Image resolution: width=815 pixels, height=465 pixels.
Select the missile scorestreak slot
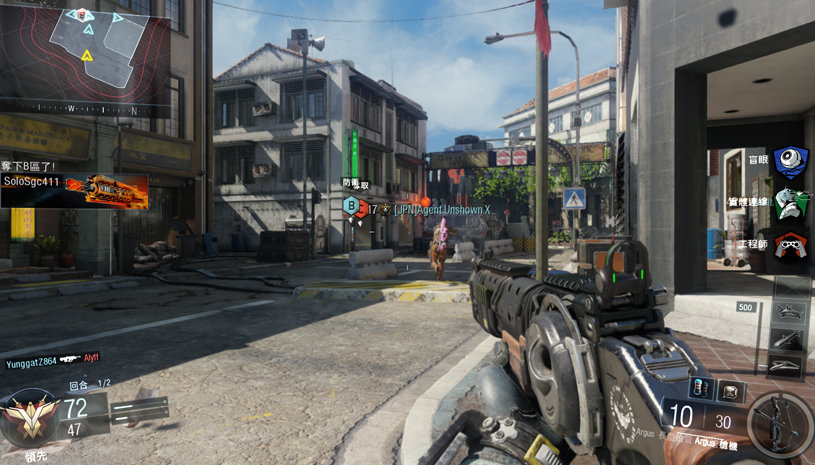[790, 340]
